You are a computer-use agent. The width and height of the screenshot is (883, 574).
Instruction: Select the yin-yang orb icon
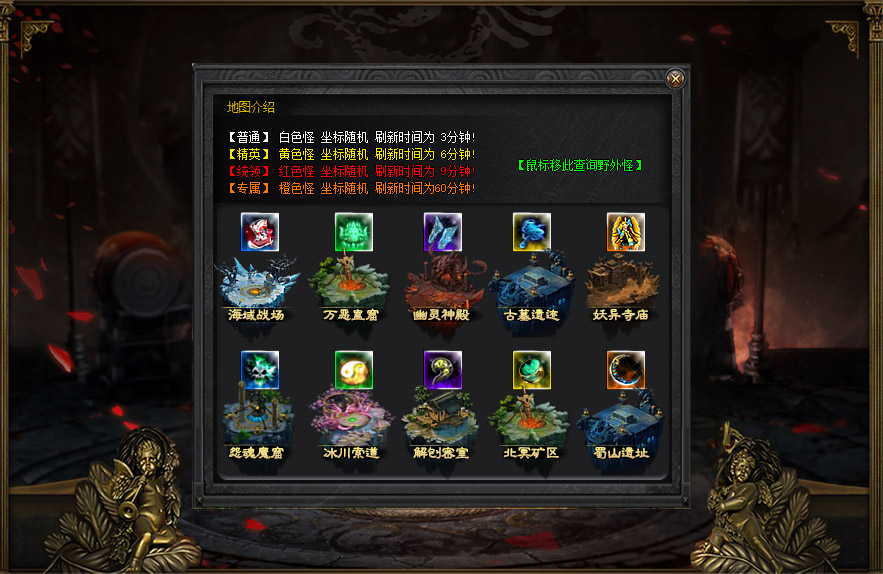(x=354, y=370)
